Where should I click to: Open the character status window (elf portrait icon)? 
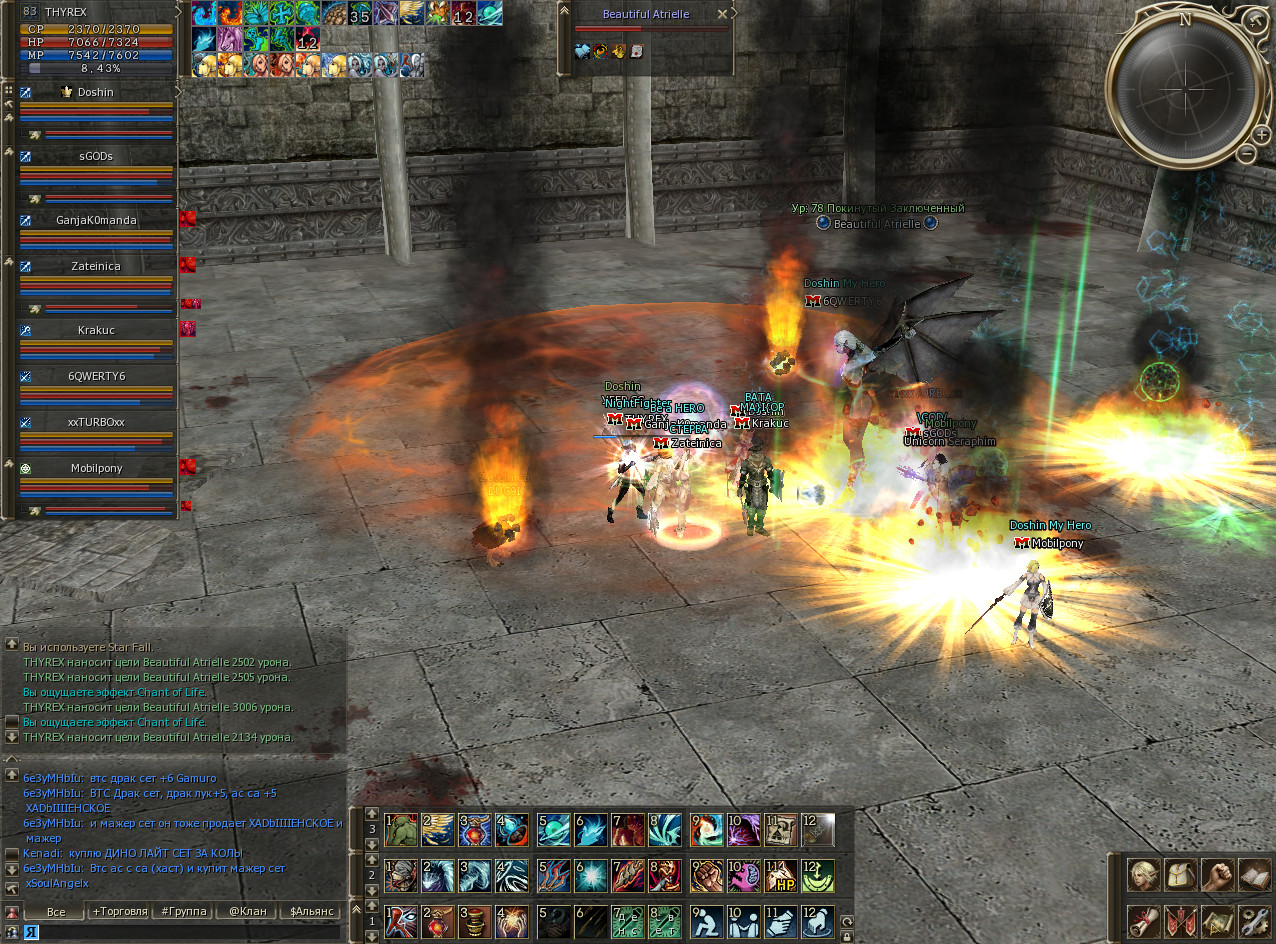1144,876
